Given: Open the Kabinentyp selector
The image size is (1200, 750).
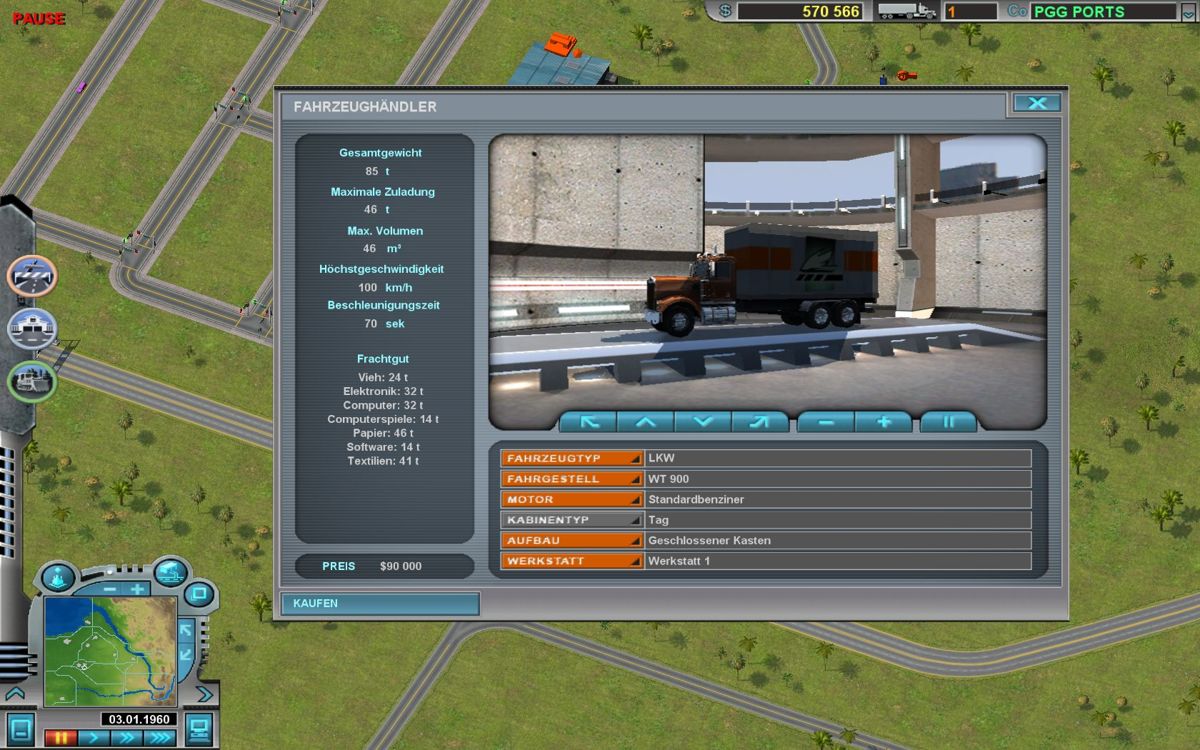Looking at the screenshot, I should tap(572, 520).
